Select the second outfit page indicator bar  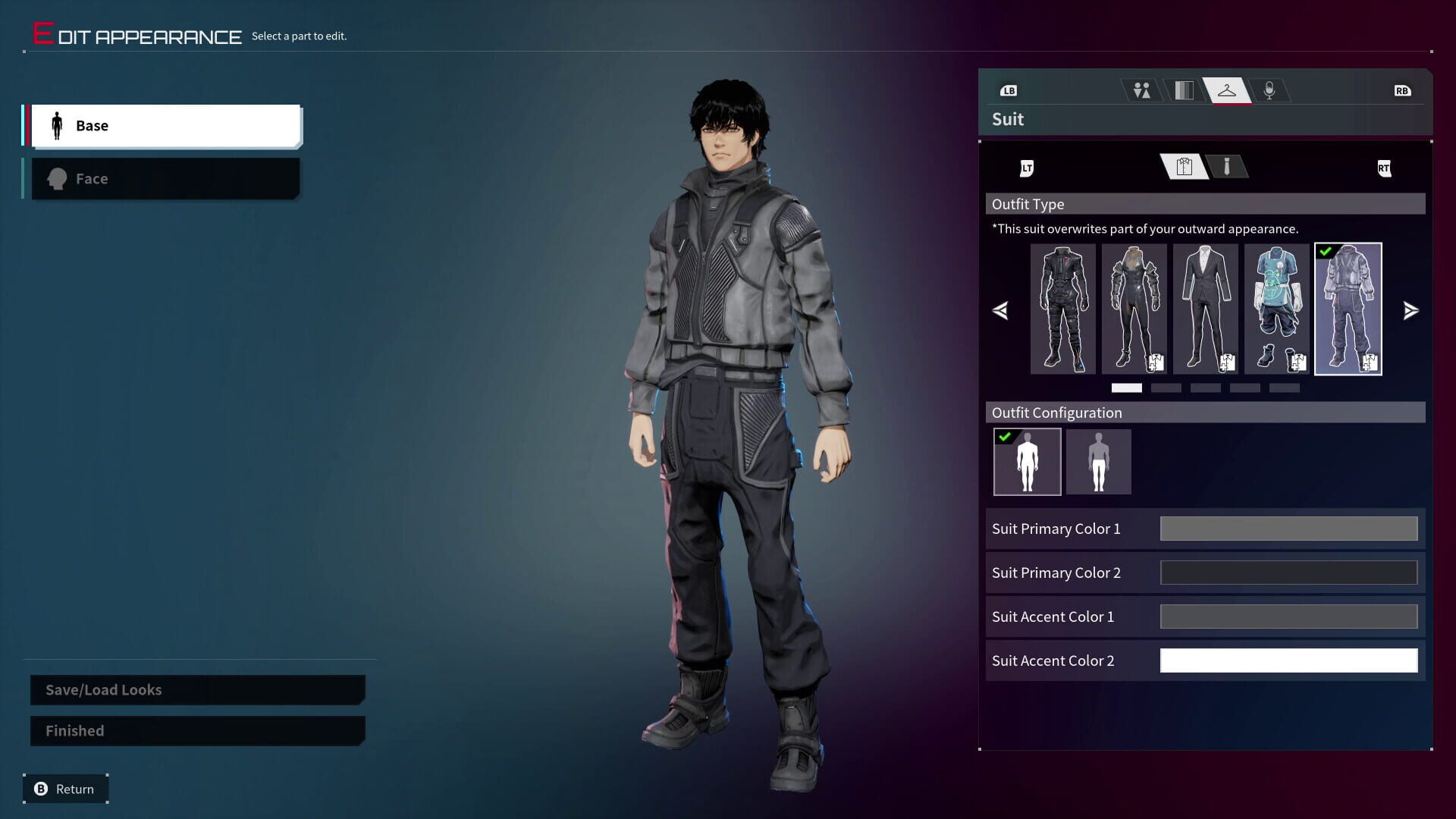tap(1166, 388)
